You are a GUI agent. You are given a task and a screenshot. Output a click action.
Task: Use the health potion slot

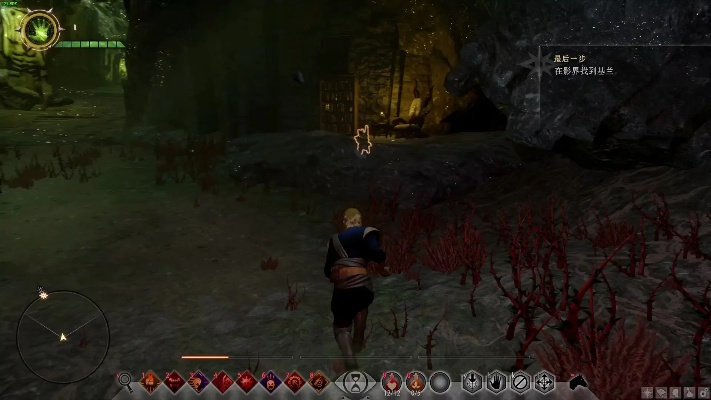click(x=392, y=380)
